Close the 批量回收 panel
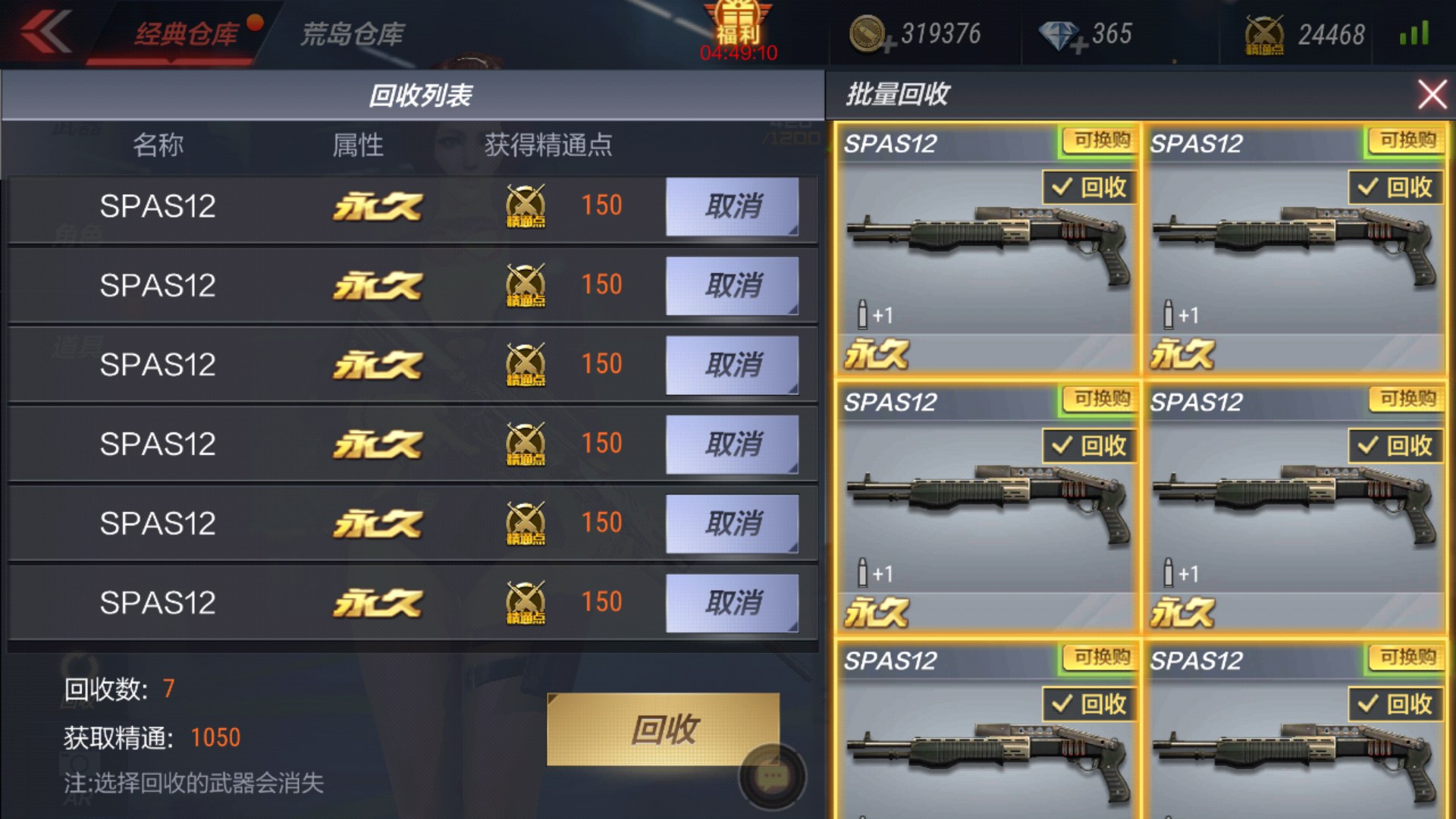Viewport: 1456px width, 819px height. pos(1432,95)
